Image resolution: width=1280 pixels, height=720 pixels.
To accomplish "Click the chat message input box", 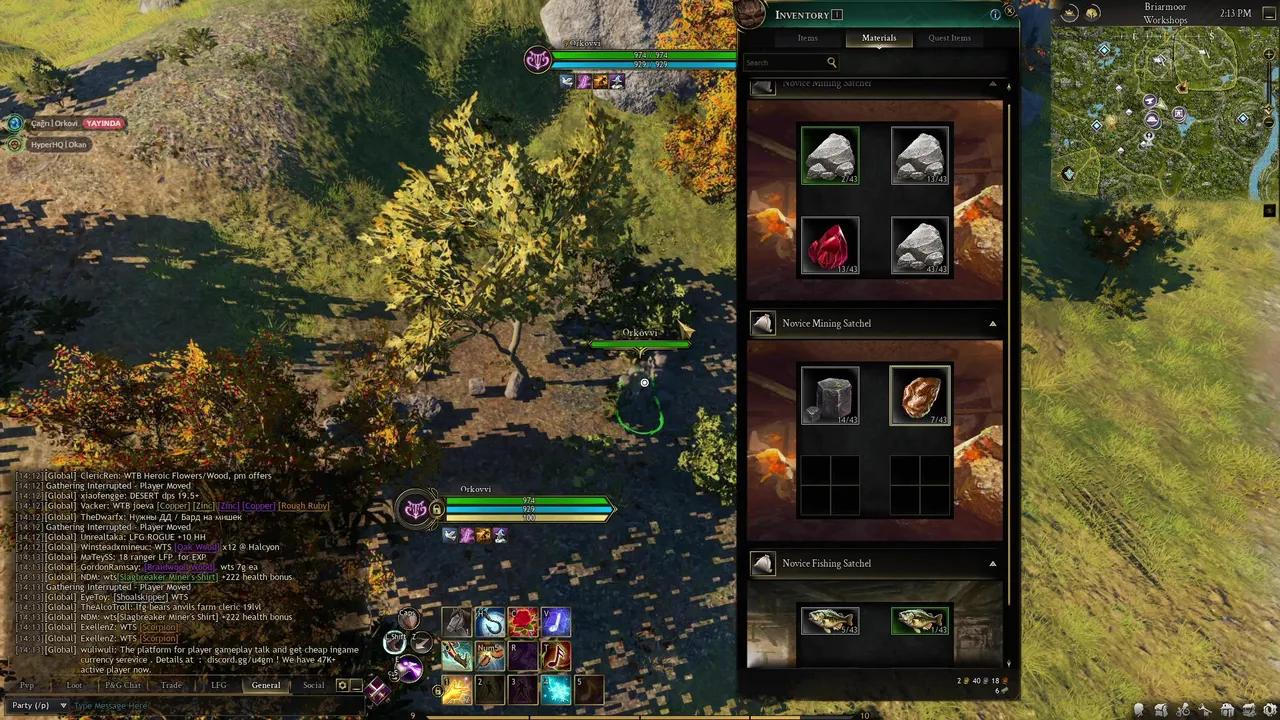I will 200,705.
